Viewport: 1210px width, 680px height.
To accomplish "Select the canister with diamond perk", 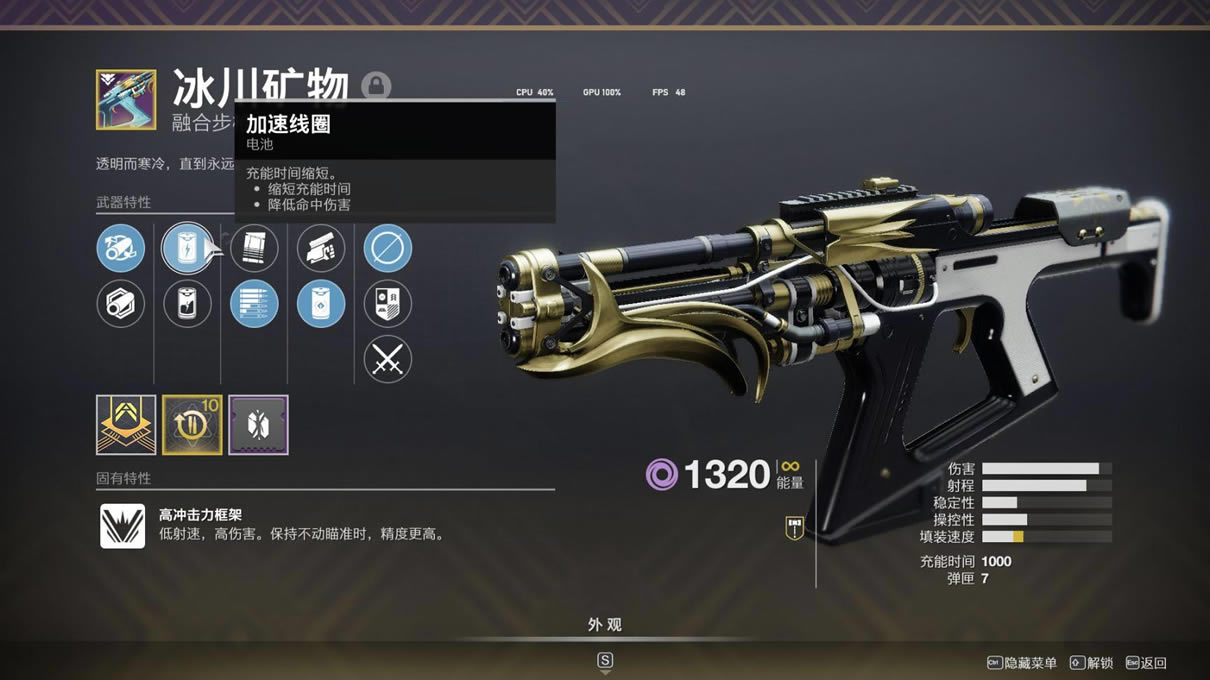I will click(321, 304).
